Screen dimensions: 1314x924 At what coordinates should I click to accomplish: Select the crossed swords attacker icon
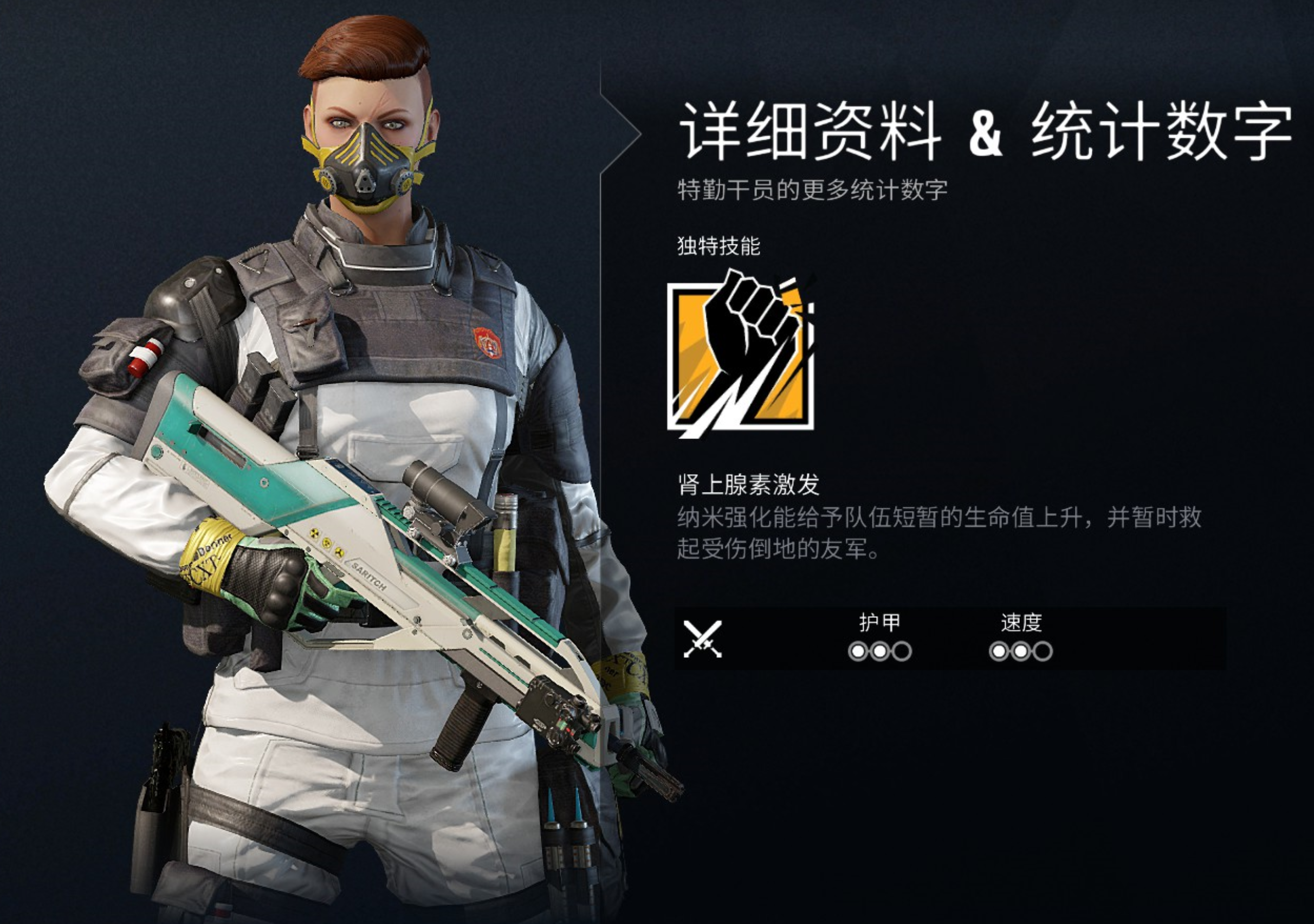click(x=703, y=639)
